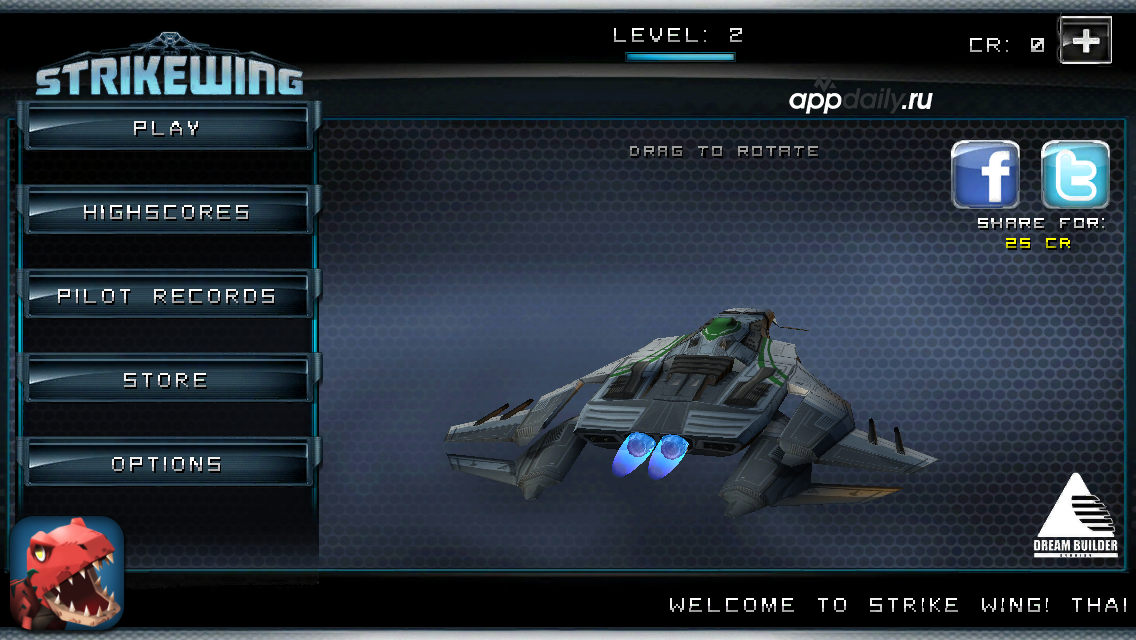Open the Store menu
Viewport: 1136px width, 640px height.
(x=167, y=380)
